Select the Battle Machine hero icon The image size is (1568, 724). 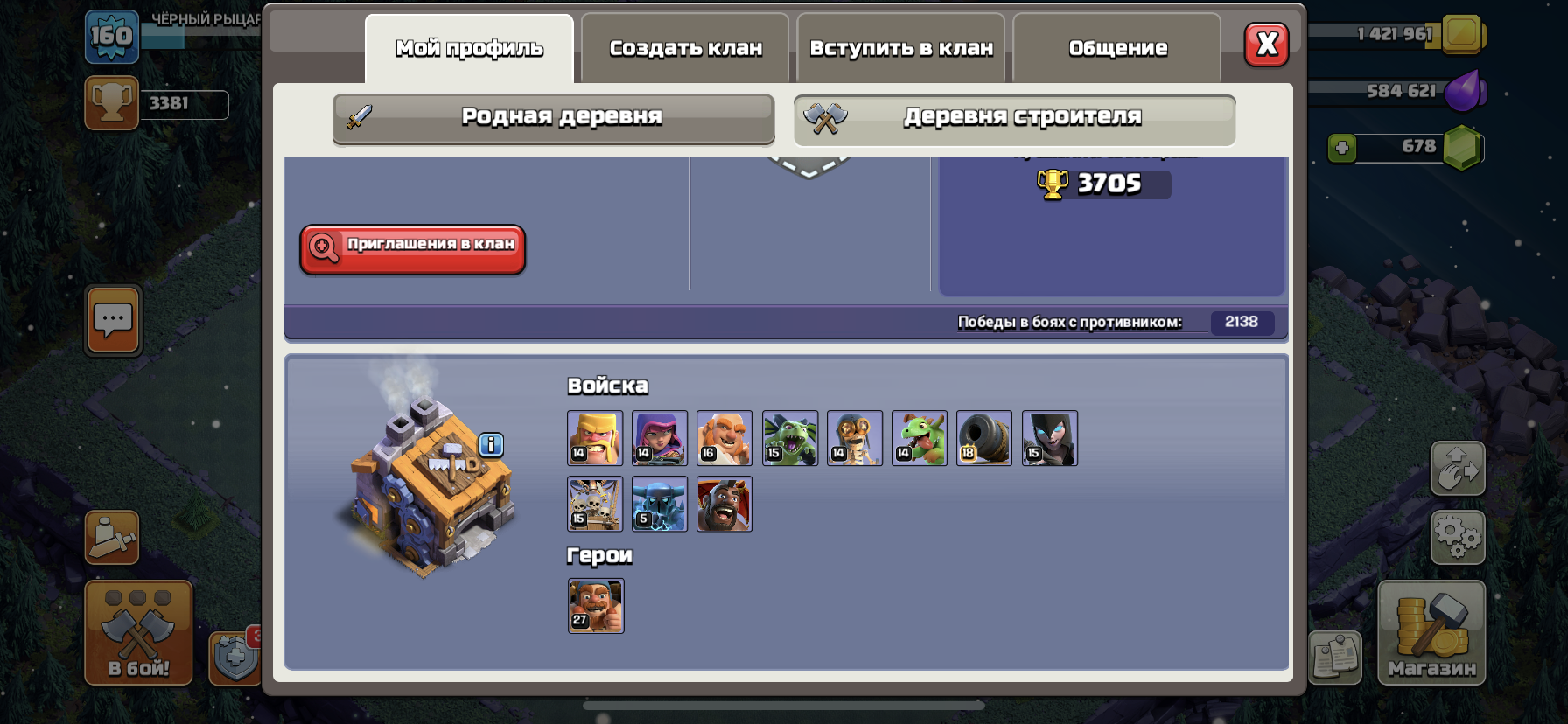point(596,605)
